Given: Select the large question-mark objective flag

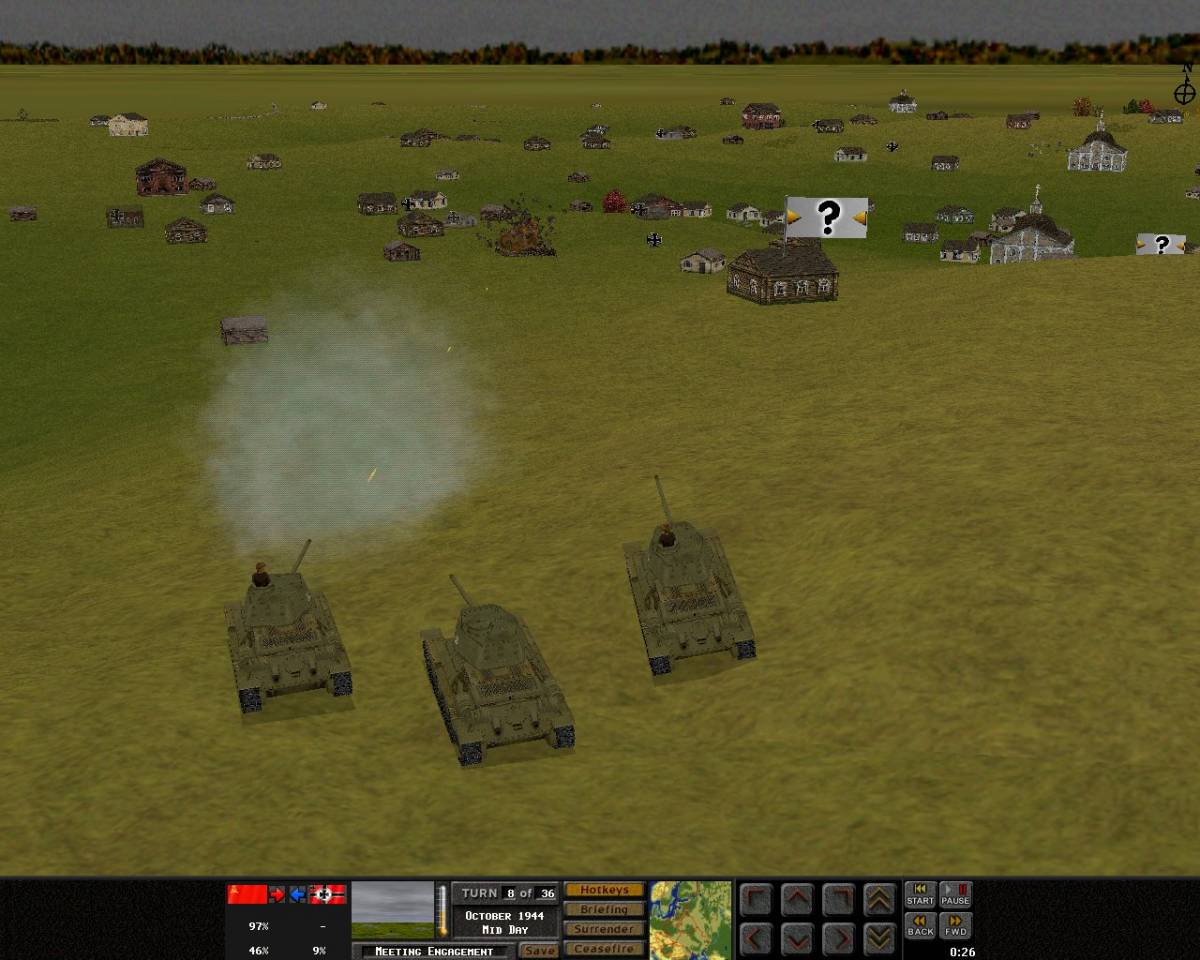Looking at the screenshot, I should [x=827, y=217].
